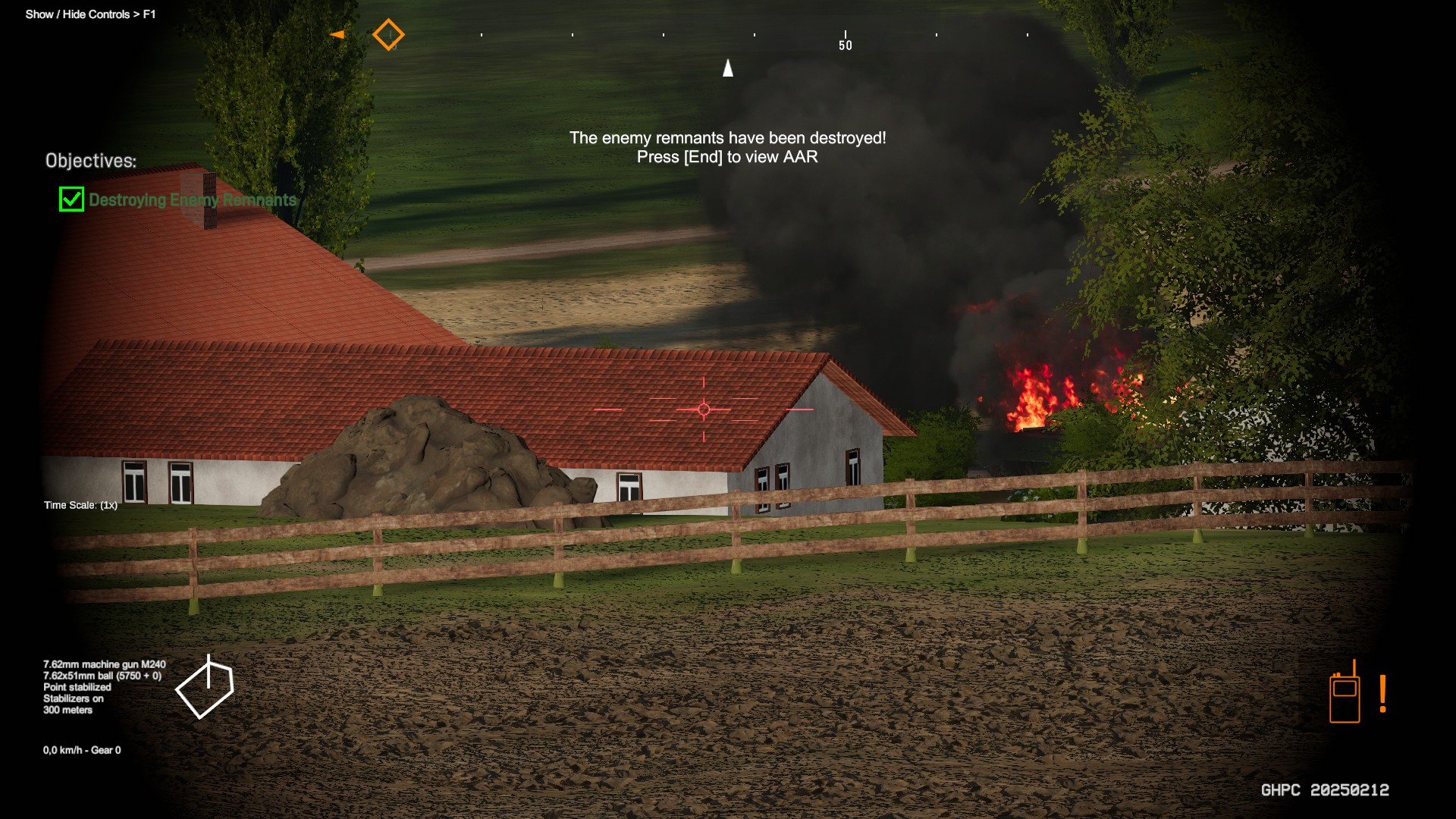Image resolution: width=1456 pixels, height=819 pixels.
Task: Open the orange radio alert icon
Action: pyautogui.click(x=1345, y=695)
